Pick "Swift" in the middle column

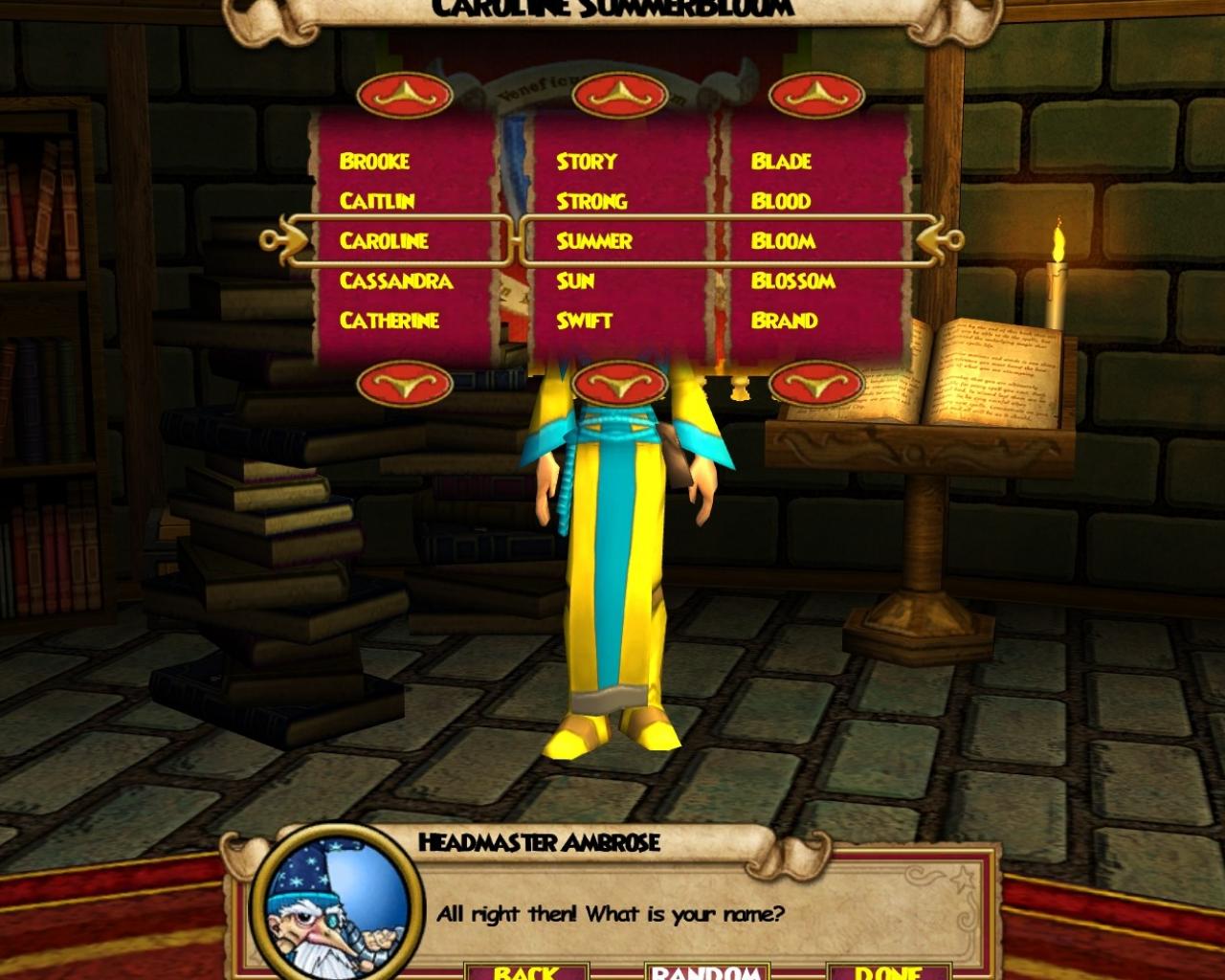point(585,321)
